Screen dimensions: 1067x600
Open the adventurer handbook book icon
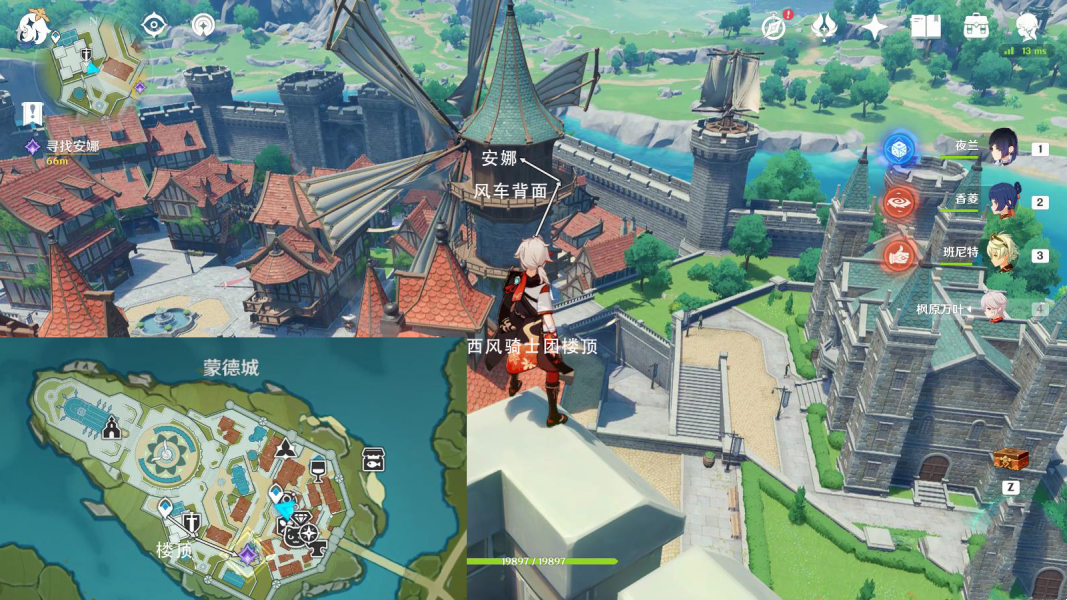coord(925,27)
